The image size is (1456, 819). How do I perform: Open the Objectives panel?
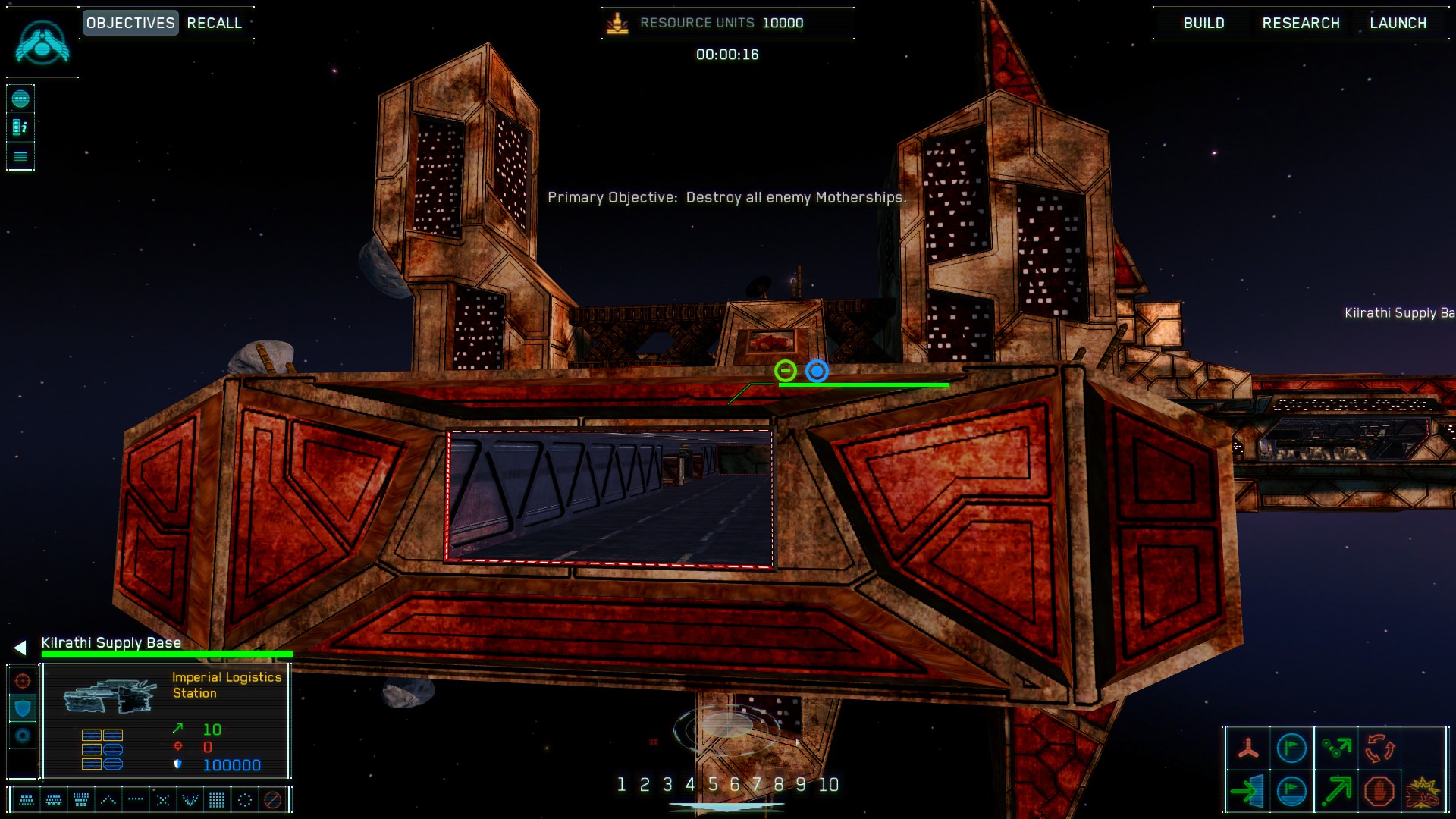coord(130,23)
